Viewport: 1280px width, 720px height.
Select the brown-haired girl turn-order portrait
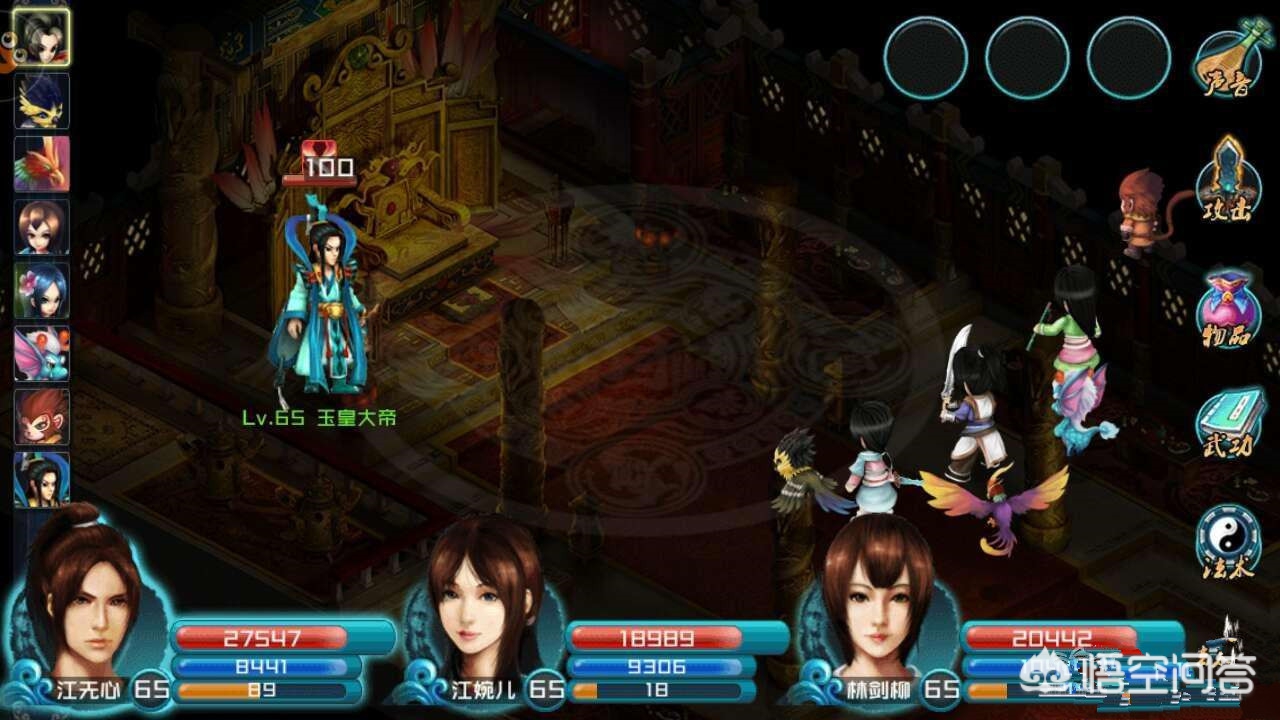coord(42,227)
